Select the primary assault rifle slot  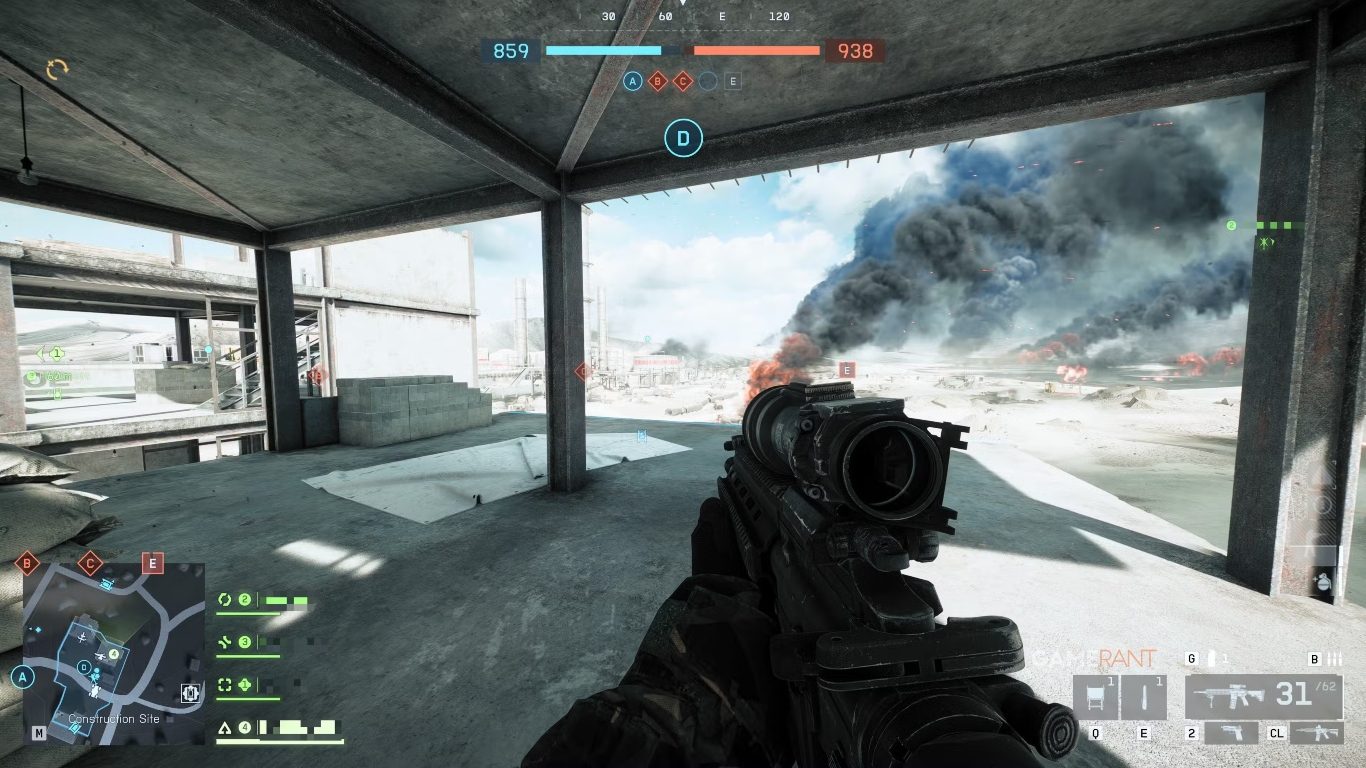tap(1263, 695)
